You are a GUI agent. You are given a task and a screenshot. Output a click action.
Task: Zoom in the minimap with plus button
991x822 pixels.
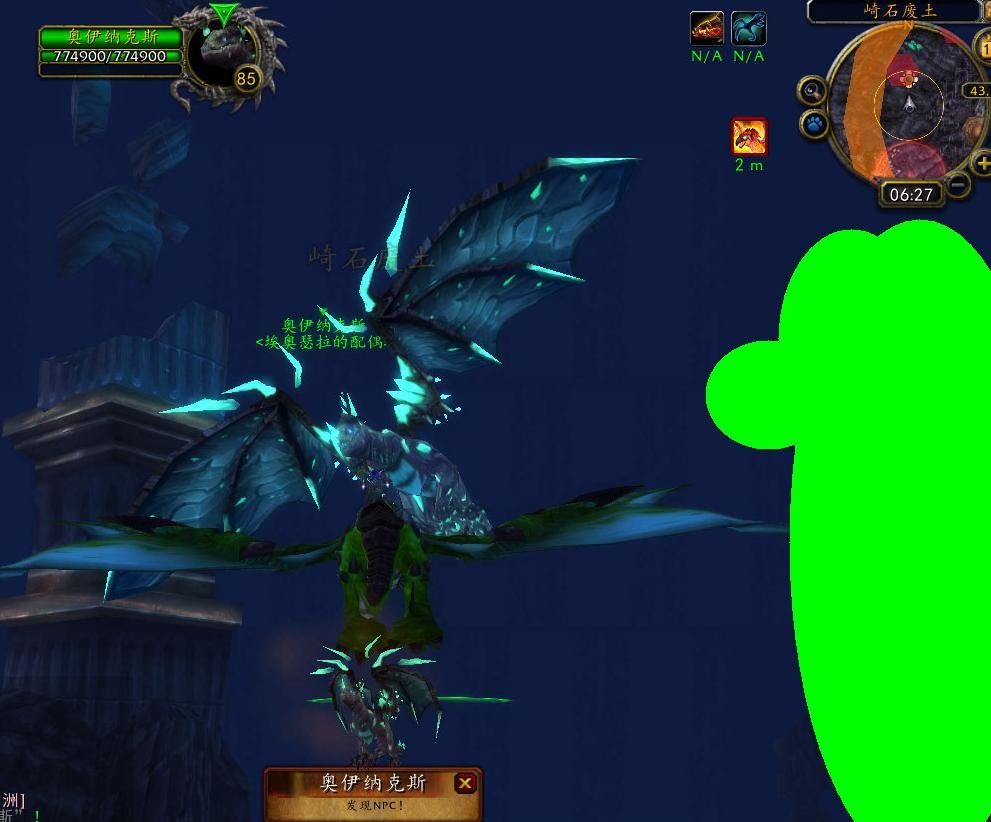click(x=982, y=164)
